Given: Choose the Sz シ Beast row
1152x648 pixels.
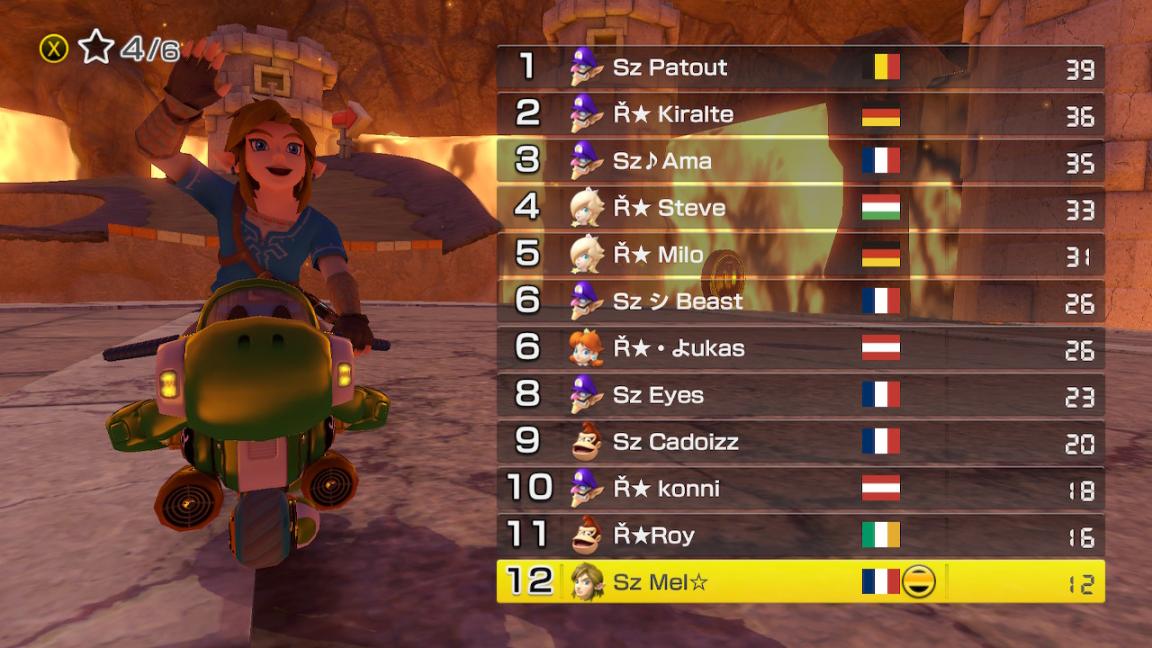Looking at the screenshot, I should pyautogui.click(x=800, y=301).
